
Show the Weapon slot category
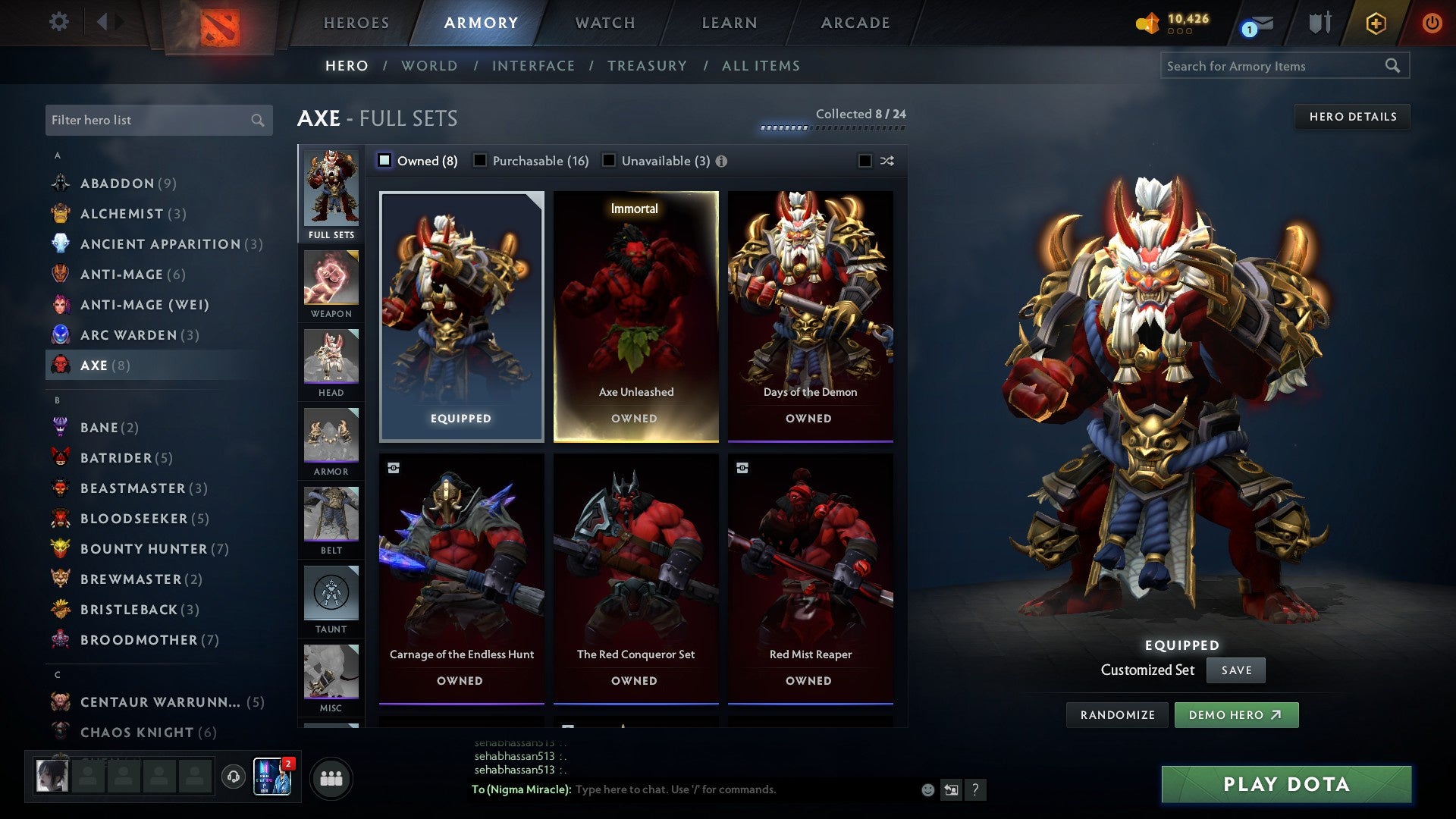click(x=331, y=284)
